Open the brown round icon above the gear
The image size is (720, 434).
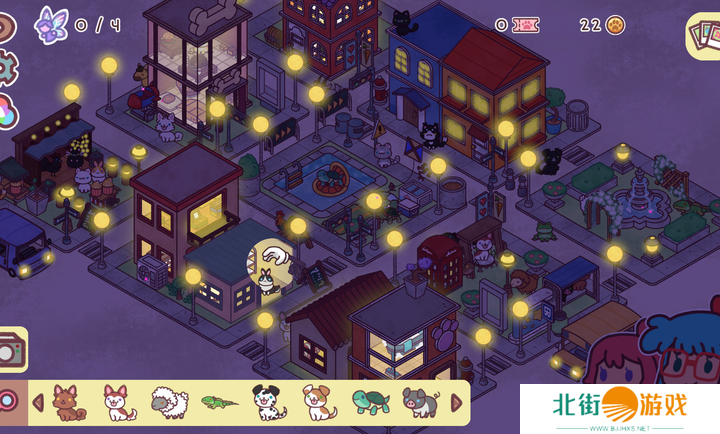click(x=6, y=27)
